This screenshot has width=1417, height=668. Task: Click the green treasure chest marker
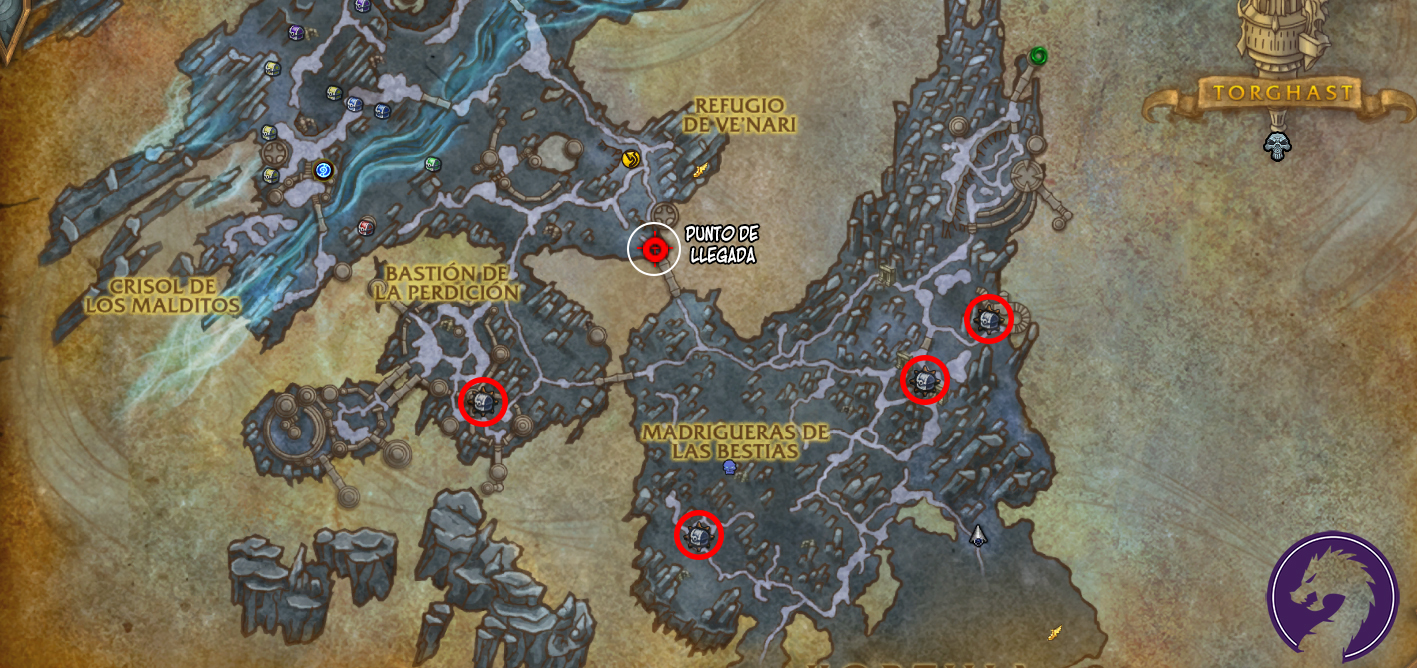click(x=432, y=164)
